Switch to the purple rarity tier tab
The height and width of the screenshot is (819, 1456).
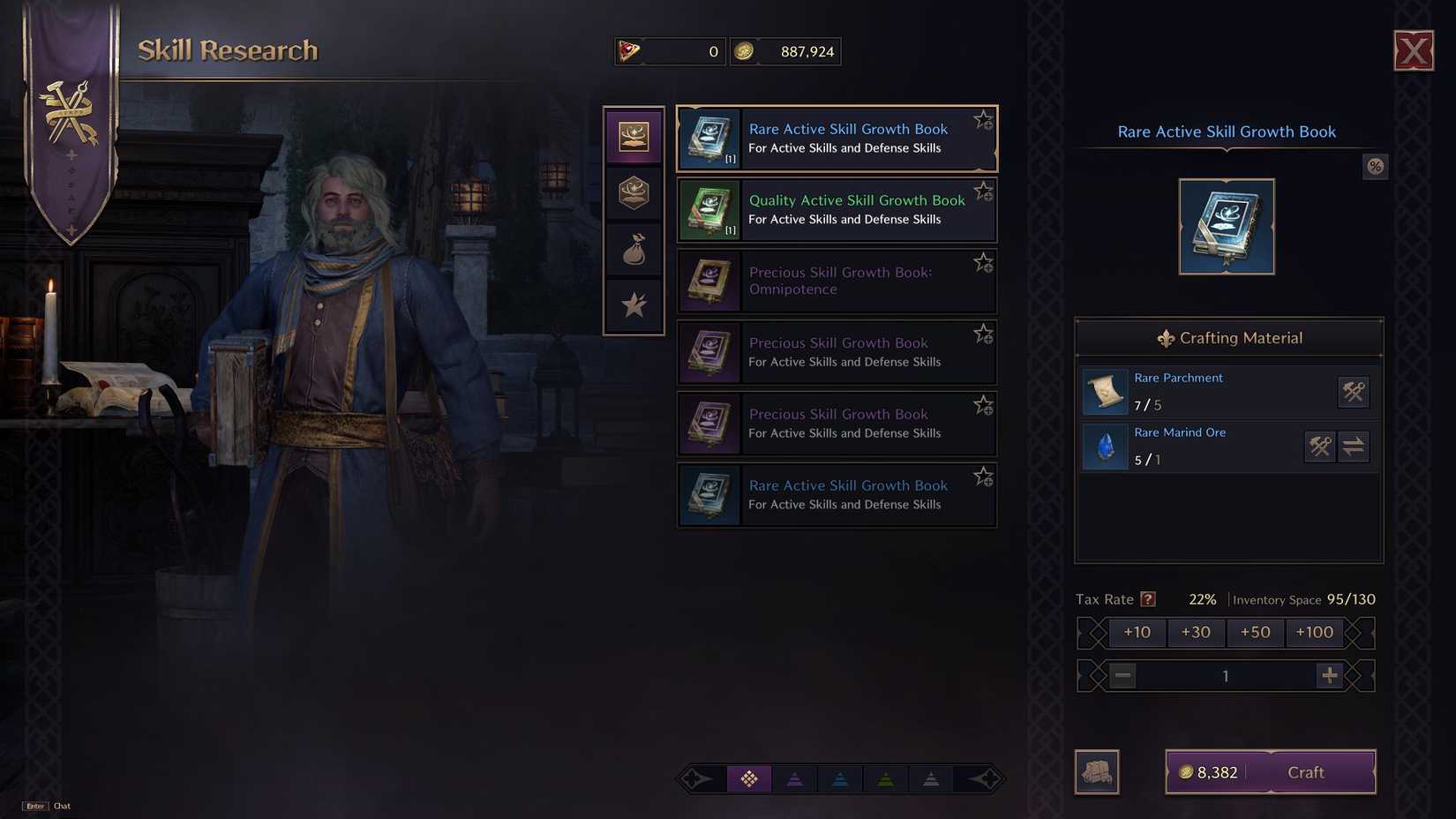click(795, 779)
